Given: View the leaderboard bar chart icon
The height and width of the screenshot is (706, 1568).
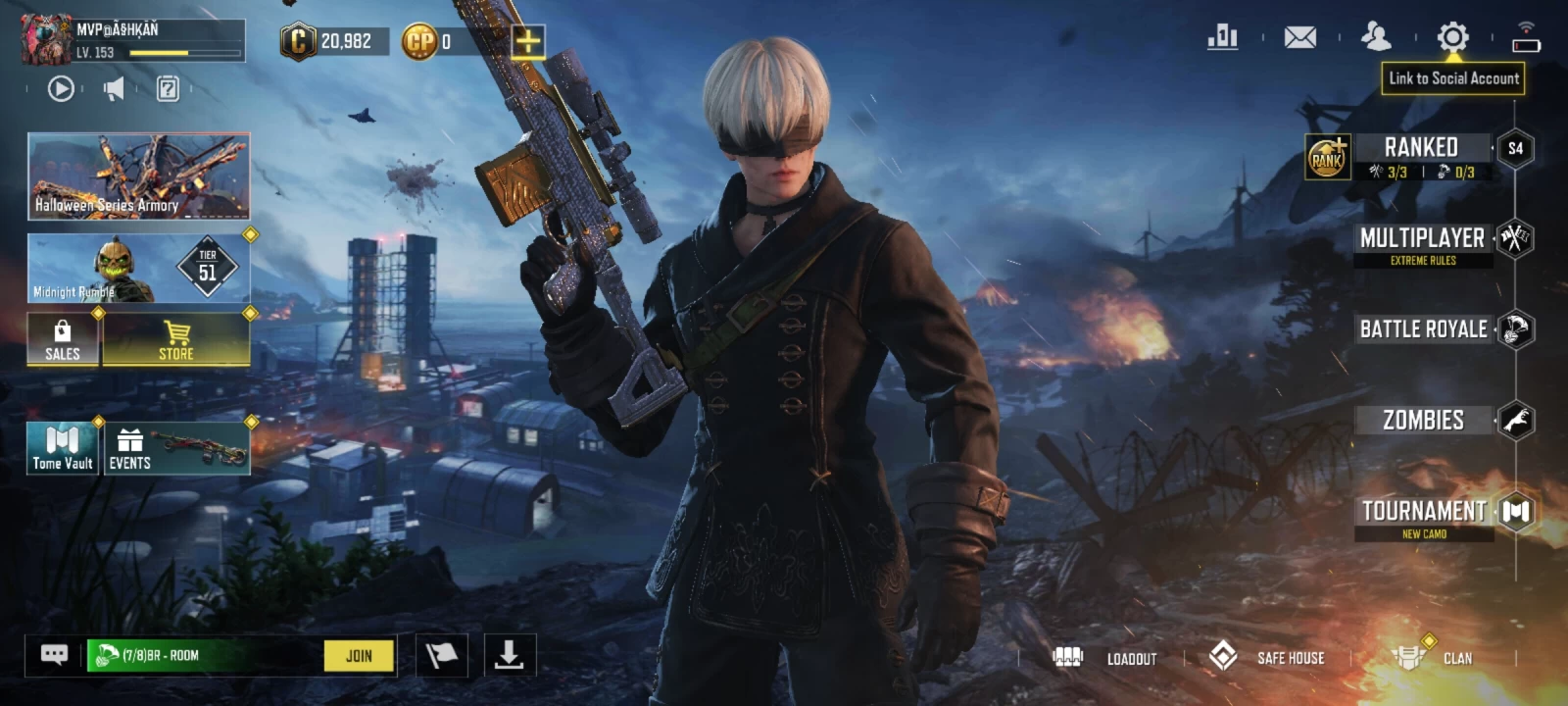Looking at the screenshot, I should [x=1222, y=37].
